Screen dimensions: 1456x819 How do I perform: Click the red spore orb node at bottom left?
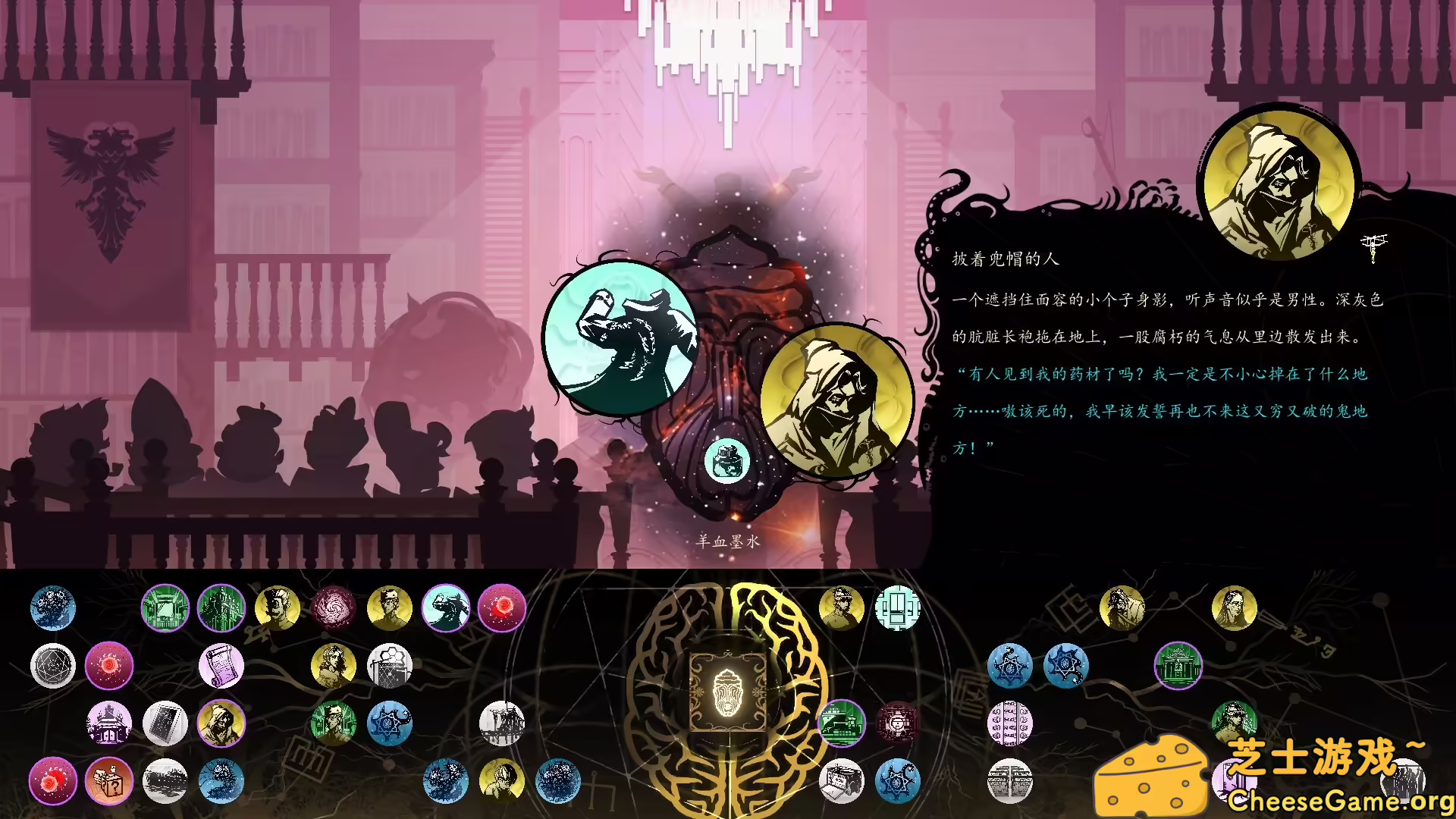coord(53,783)
